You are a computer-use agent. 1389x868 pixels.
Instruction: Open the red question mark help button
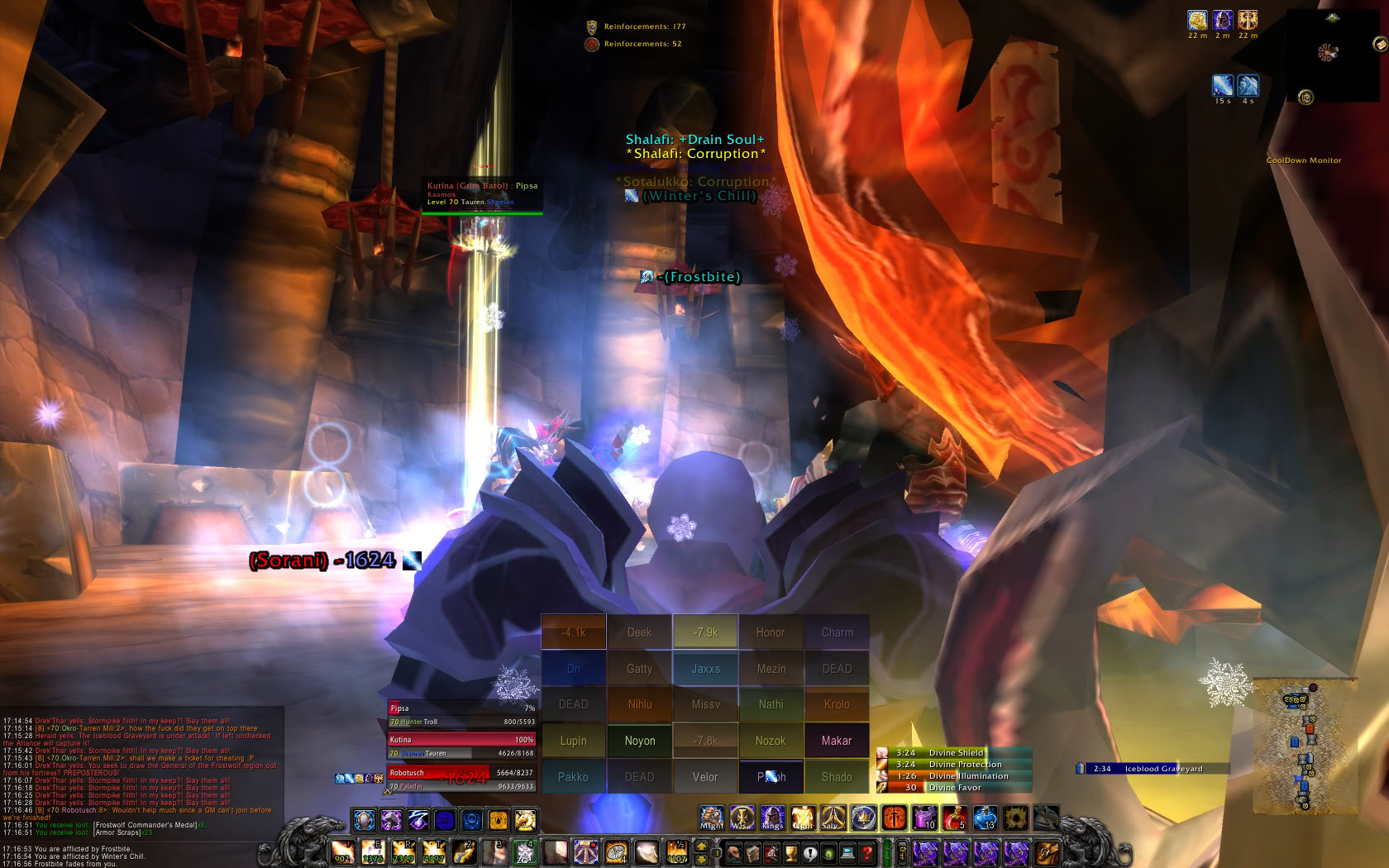[866, 852]
